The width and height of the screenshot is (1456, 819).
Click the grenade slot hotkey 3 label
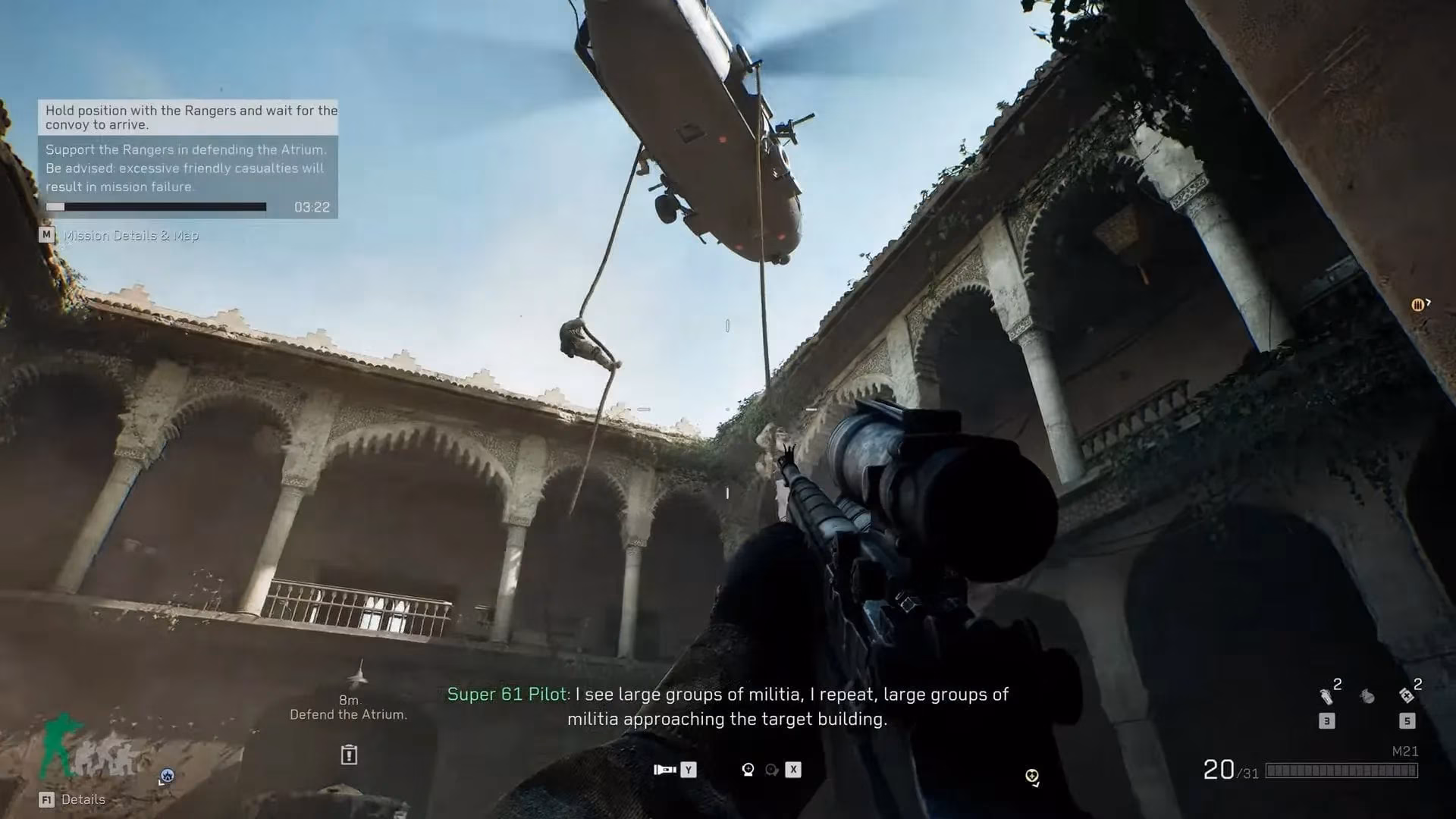pos(1326,720)
